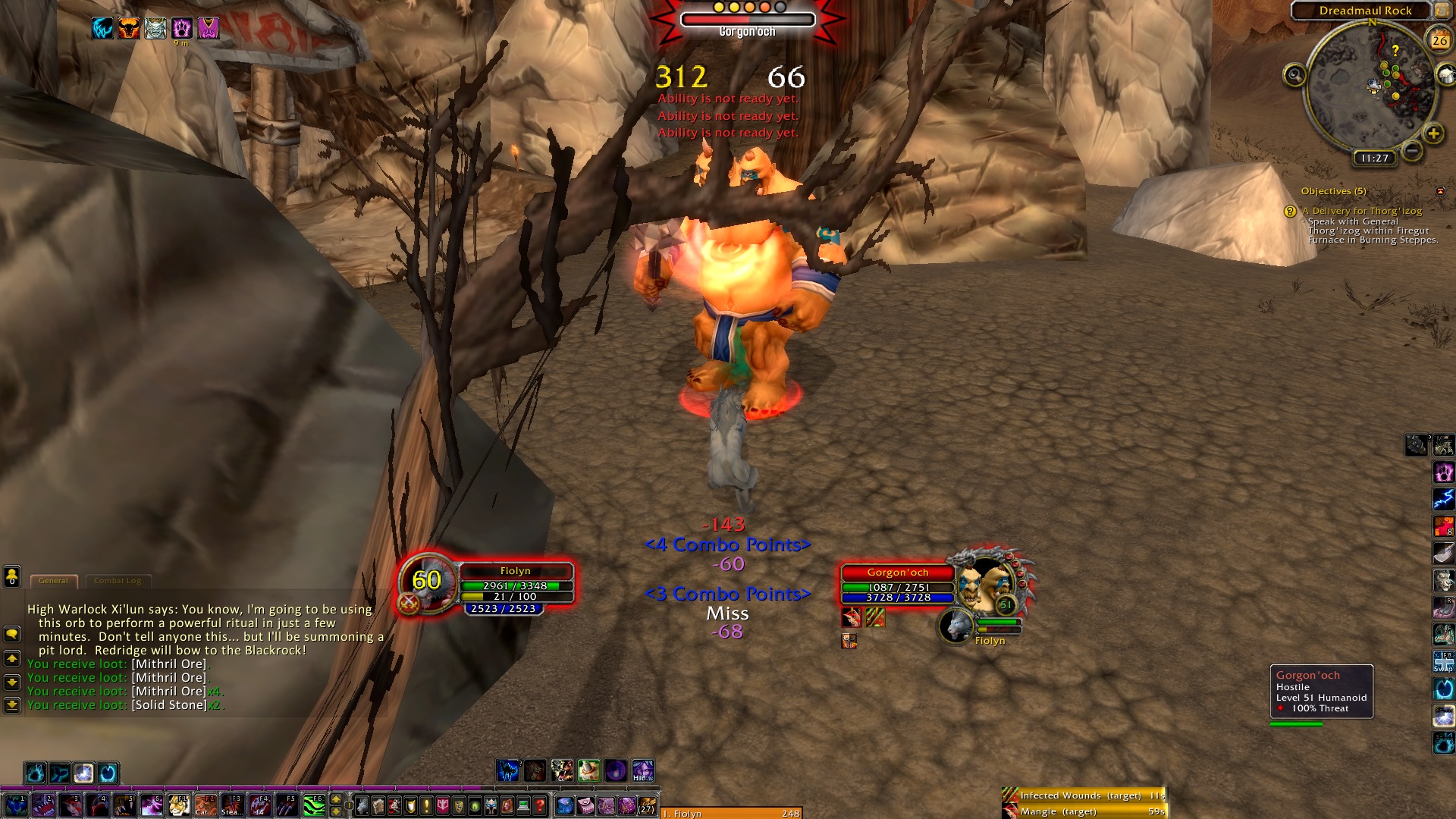
Task: Open the red question mark help button
Action: click(540, 806)
